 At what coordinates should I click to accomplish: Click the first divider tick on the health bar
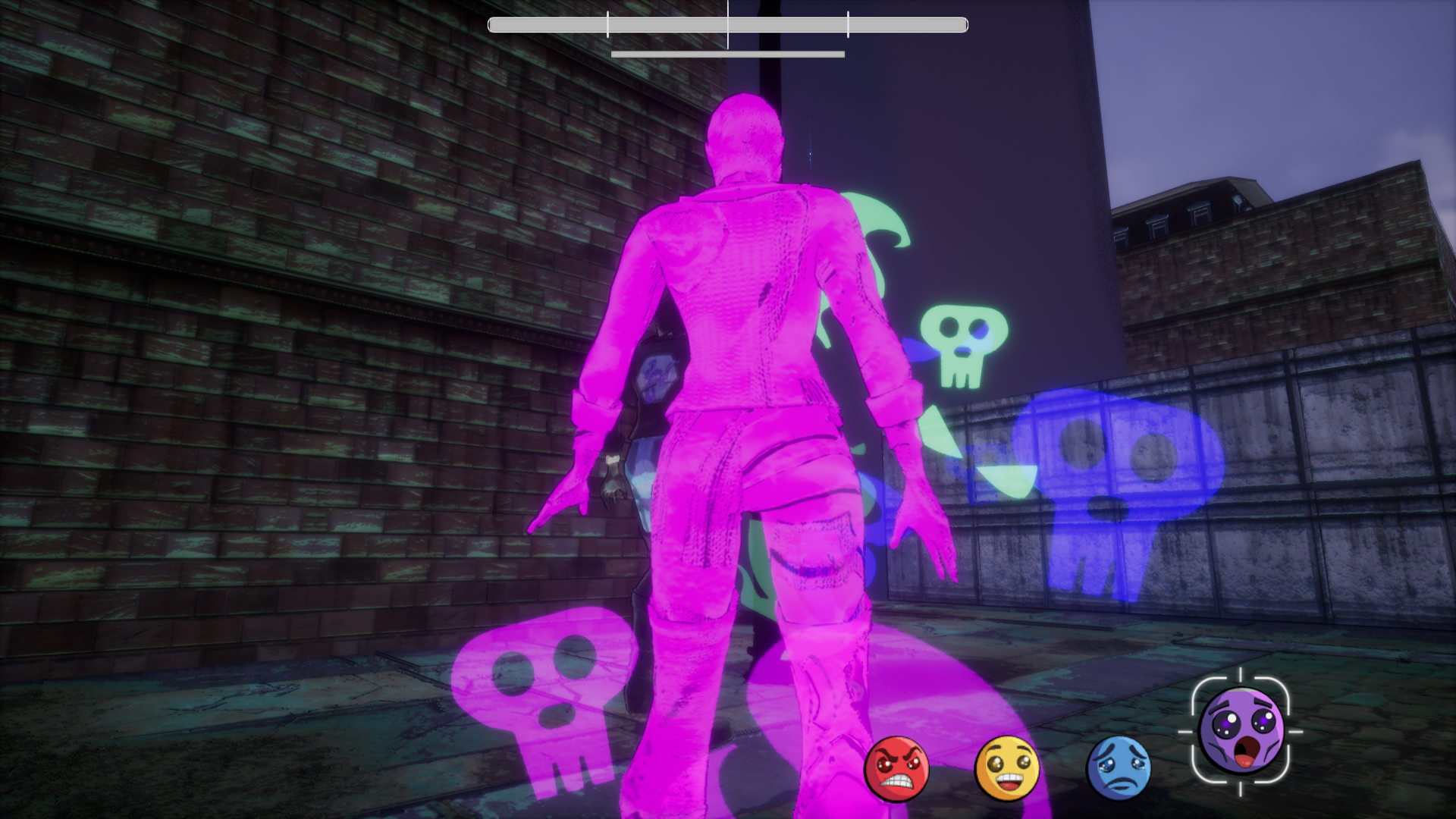pyautogui.click(x=608, y=24)
